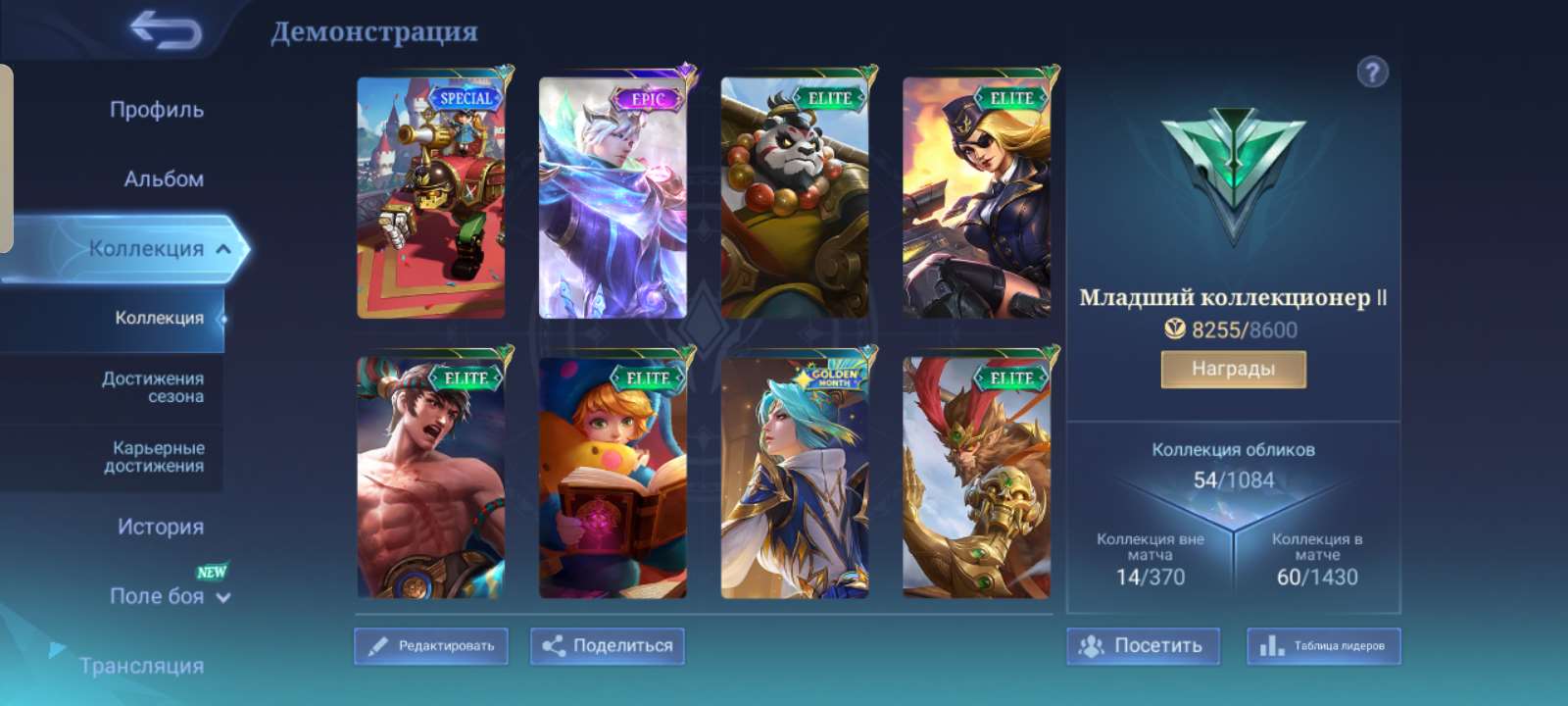Select the Профиль menu item
The height and width of the screenshot is (706, 1568).
pyautogui.click(x=157, y=110)
